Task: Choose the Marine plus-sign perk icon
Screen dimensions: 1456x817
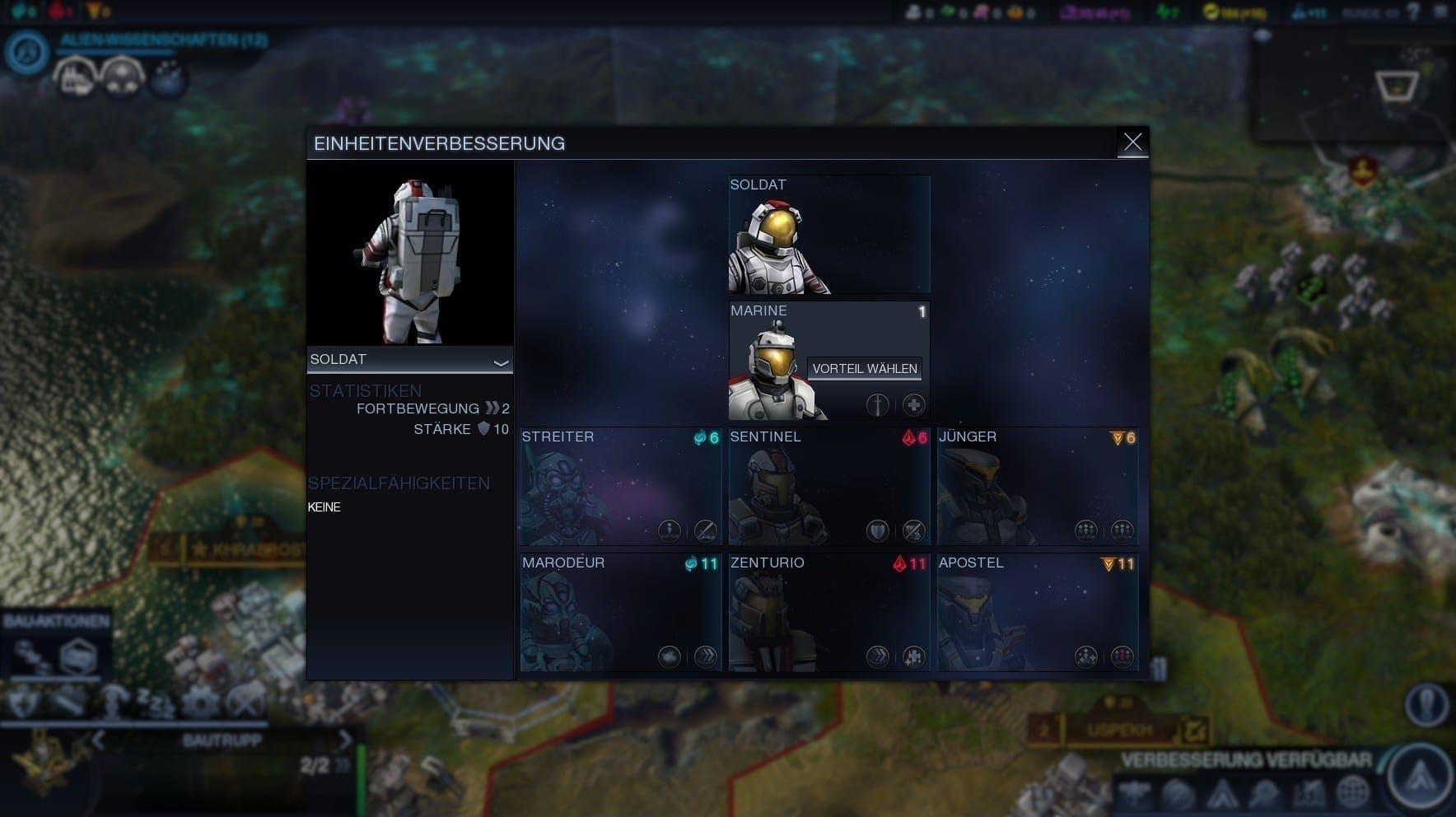Action: (913, 405)
